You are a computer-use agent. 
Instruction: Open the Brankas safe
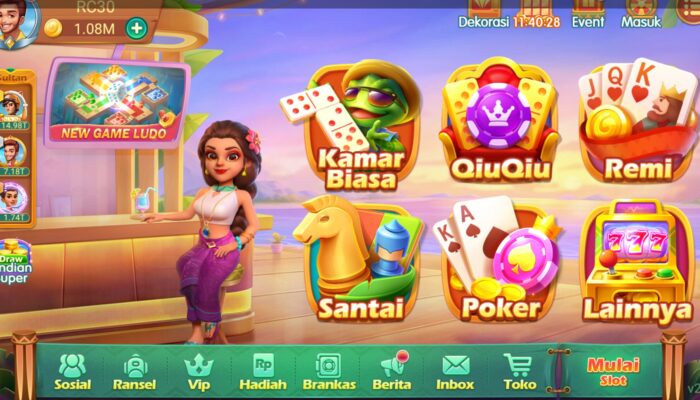328,371
